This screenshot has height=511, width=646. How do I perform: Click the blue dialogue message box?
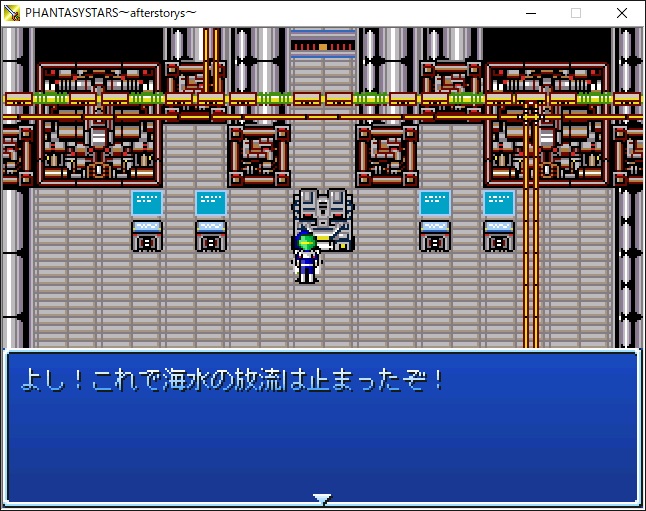pyautogui.click(x=322, y=425)
